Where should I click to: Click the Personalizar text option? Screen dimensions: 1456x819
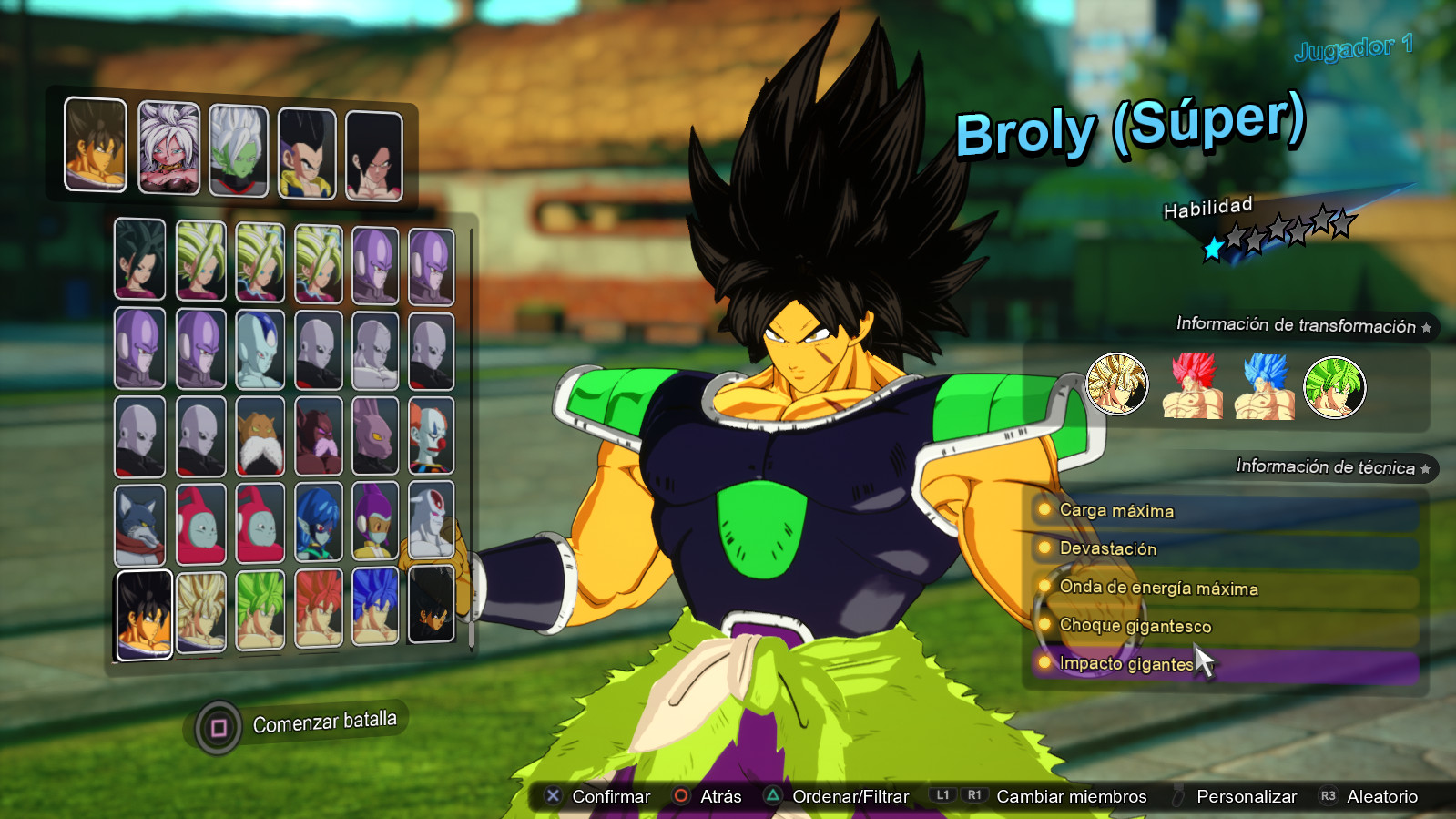(x=1247, y=795)
